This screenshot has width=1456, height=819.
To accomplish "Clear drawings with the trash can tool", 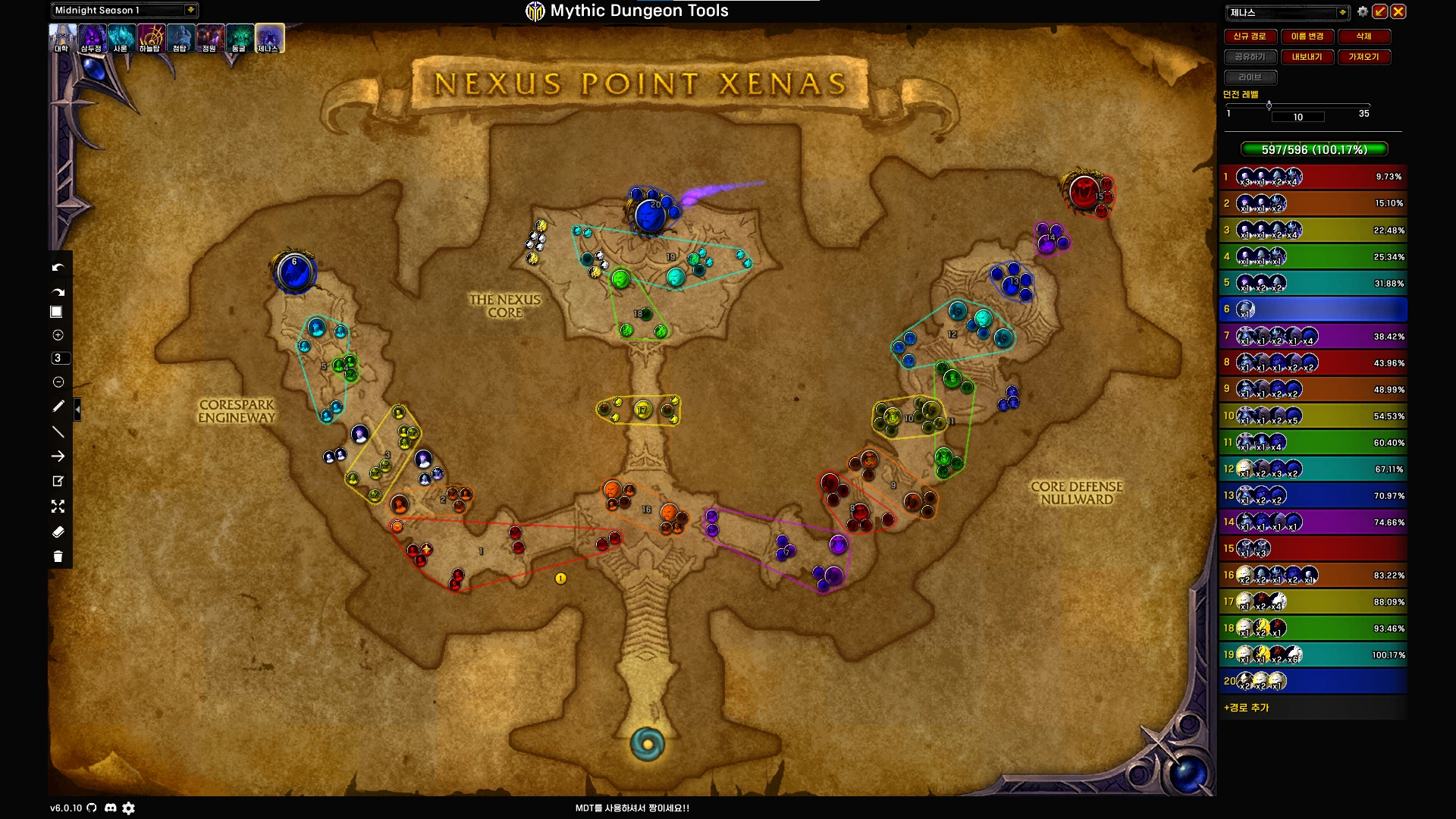I will [x=58, y=557].
